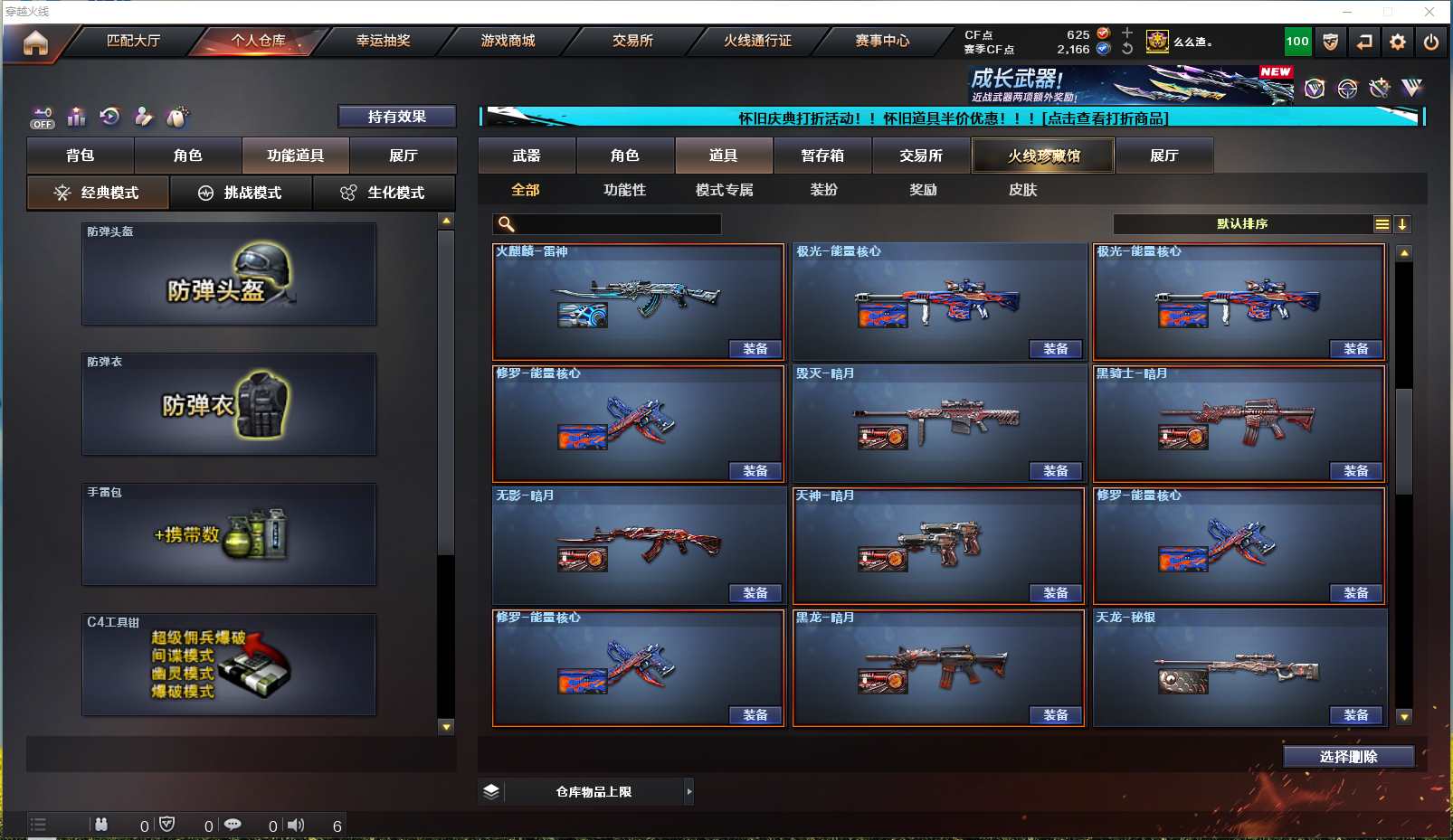This screenshot has width=1453, height=840.
Task: Filter storage by 皮肤 skins
Action: 1022,190
